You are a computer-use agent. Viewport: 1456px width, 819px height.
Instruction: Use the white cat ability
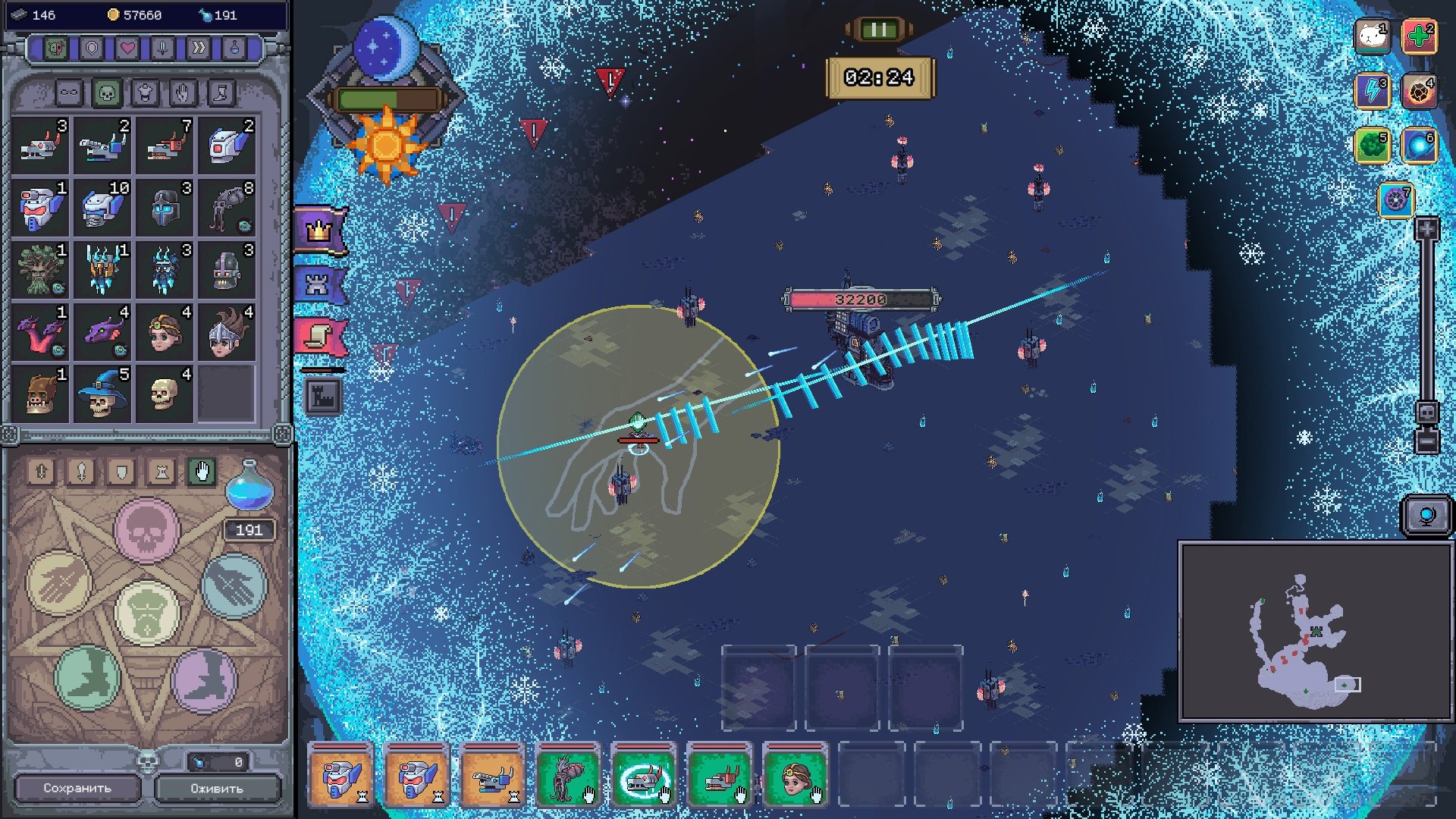1372,36
